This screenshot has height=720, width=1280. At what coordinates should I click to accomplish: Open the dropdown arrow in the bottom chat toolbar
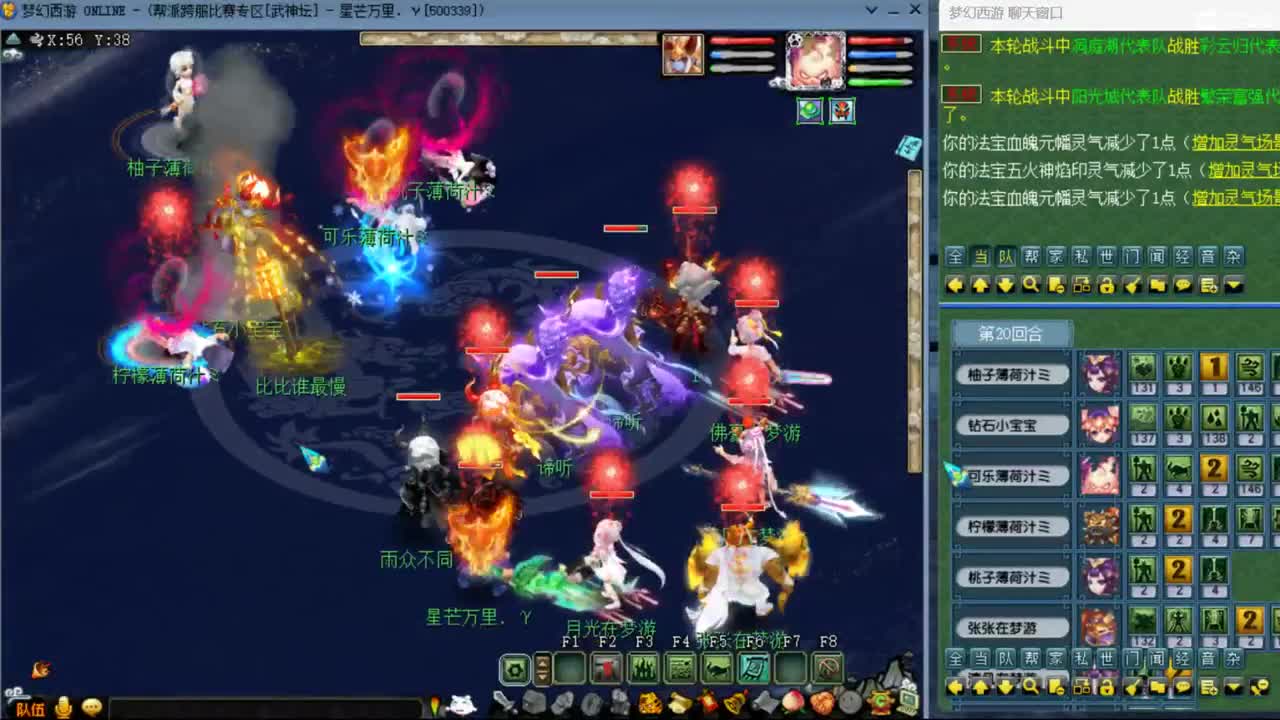(x=1233, y=687)
